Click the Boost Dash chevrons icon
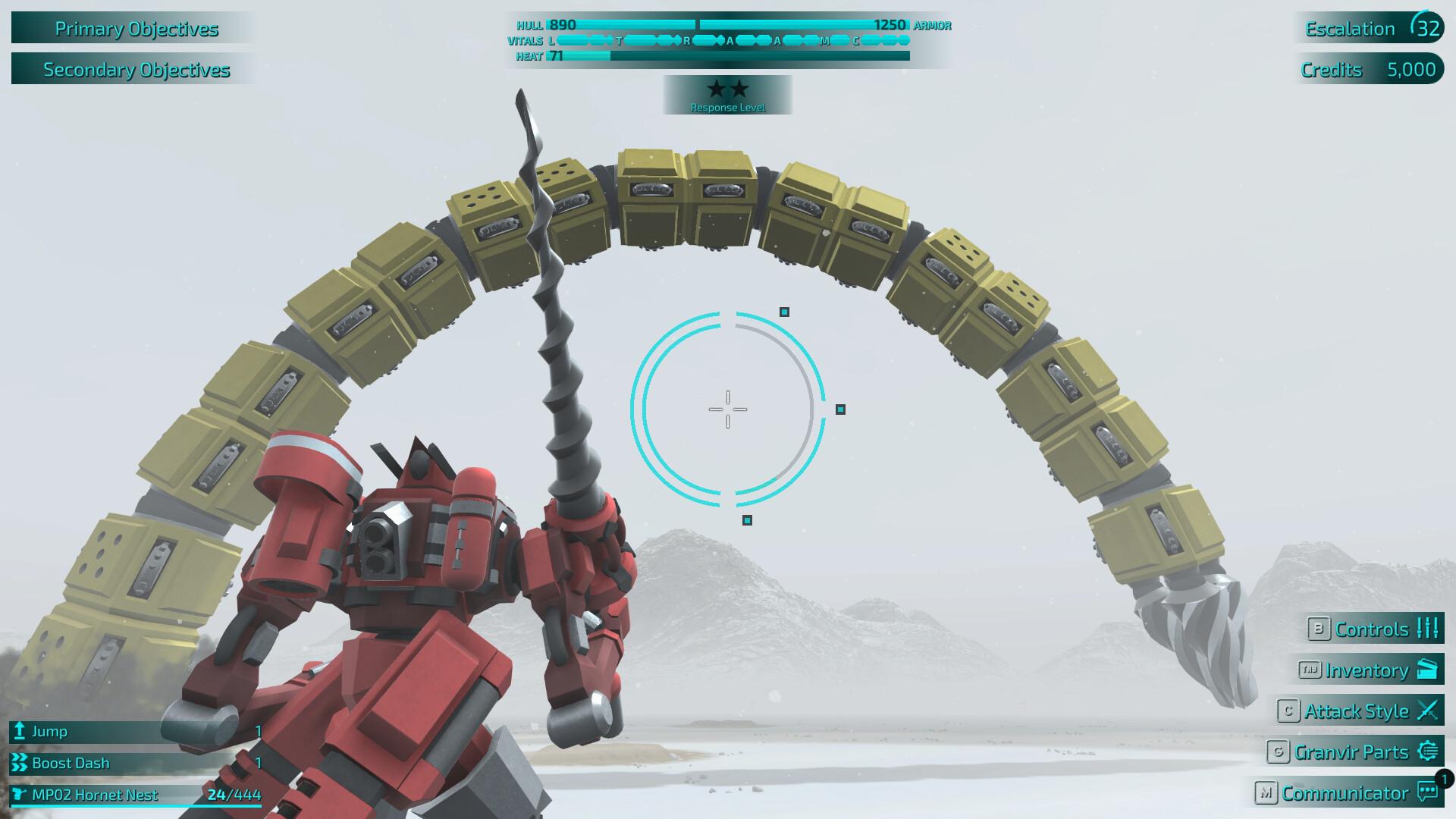Image resolution: width=1456 pixels, height=819 pixels. coord(18,763)
